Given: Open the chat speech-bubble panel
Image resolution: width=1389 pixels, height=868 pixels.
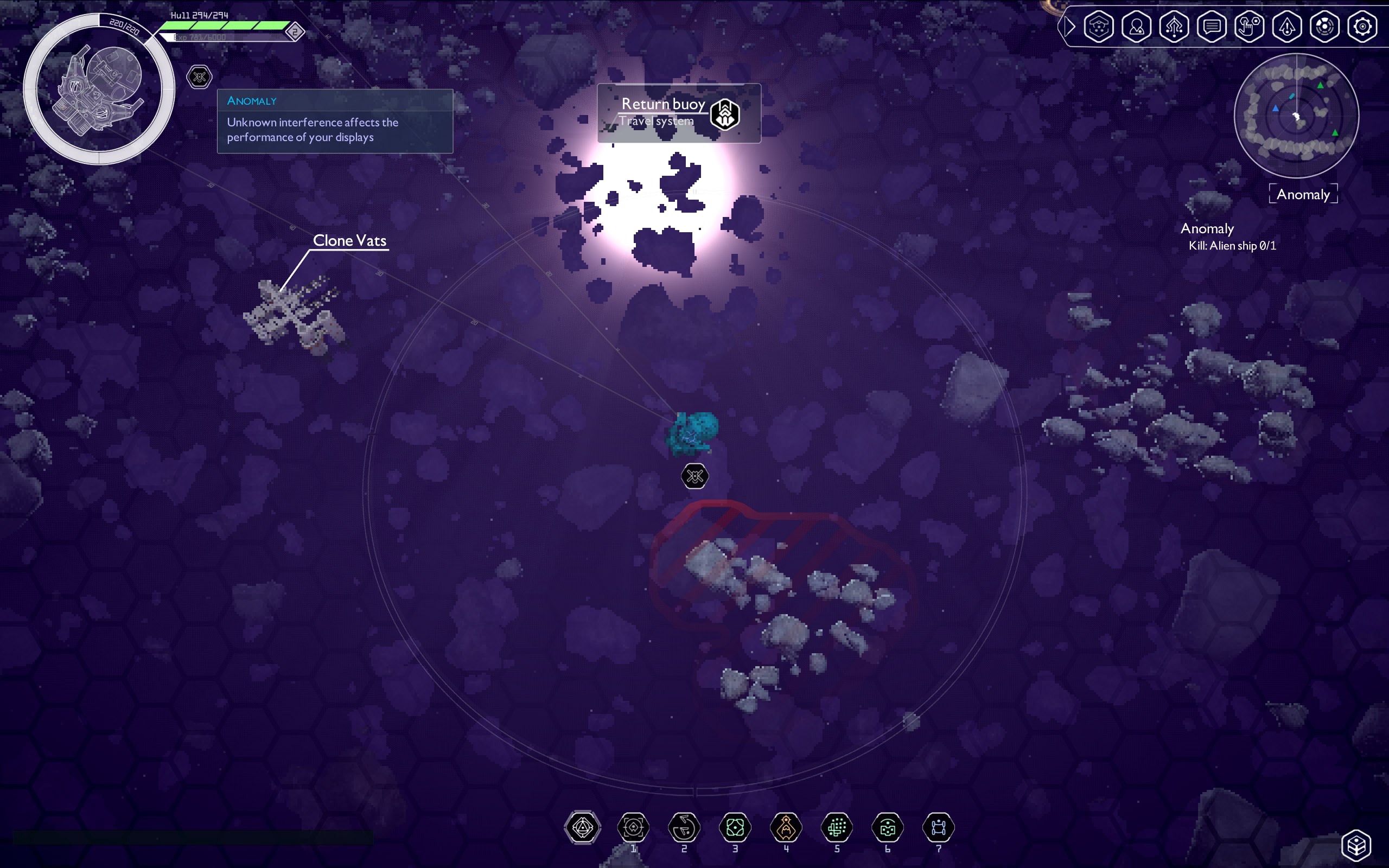Looking at the screenshot, I should pyautogui.click(x=1212, y=27).
